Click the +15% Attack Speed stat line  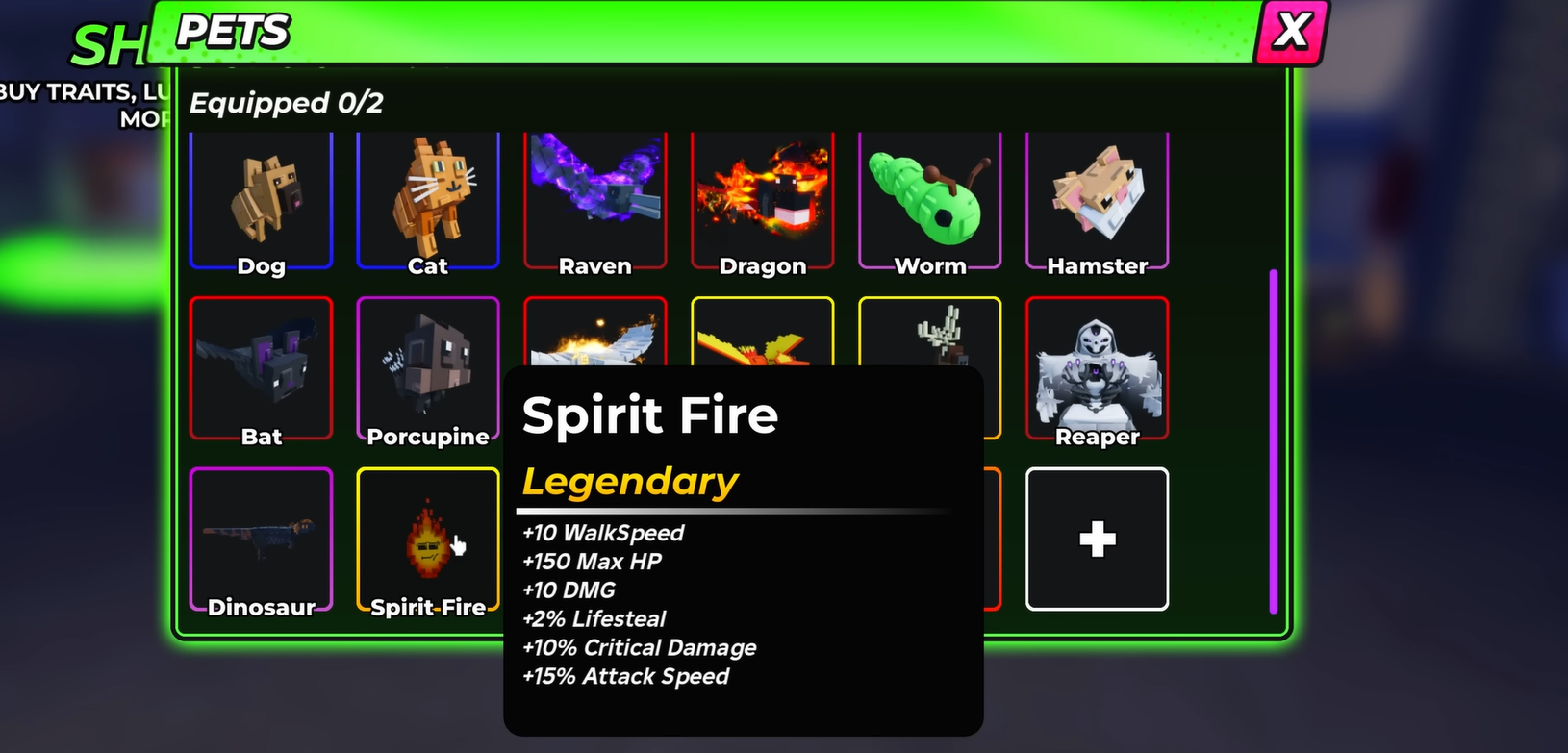coord(625,676)
